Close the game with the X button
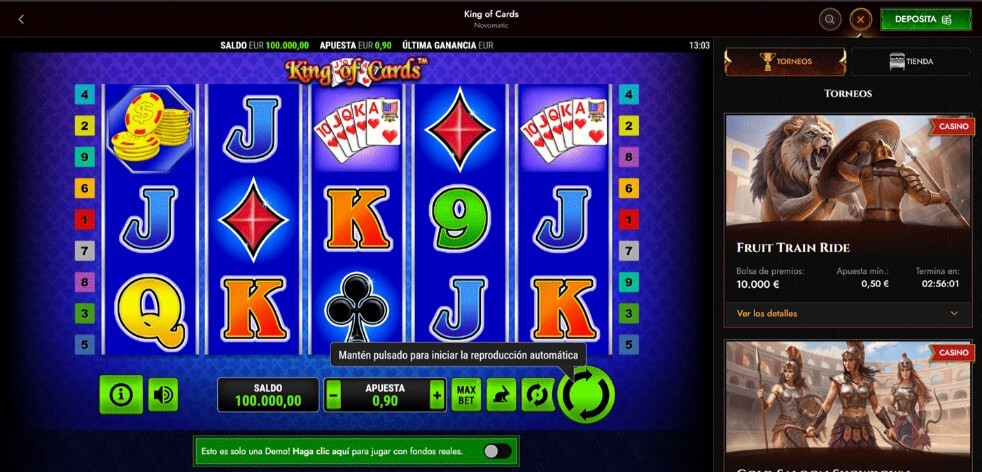 pos(860,20)
